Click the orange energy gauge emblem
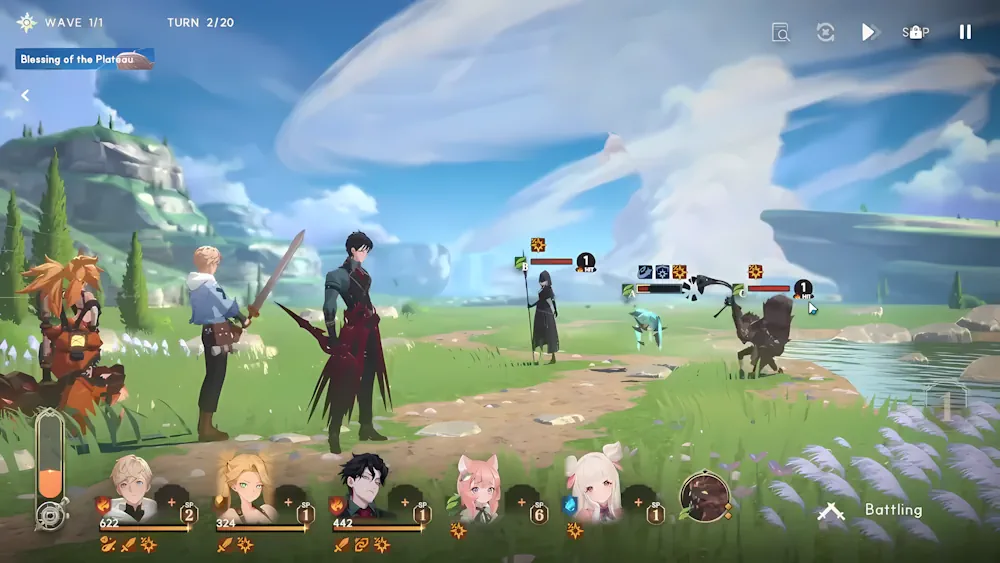Viewport: 1000px width, 563px height. (49, 515)
